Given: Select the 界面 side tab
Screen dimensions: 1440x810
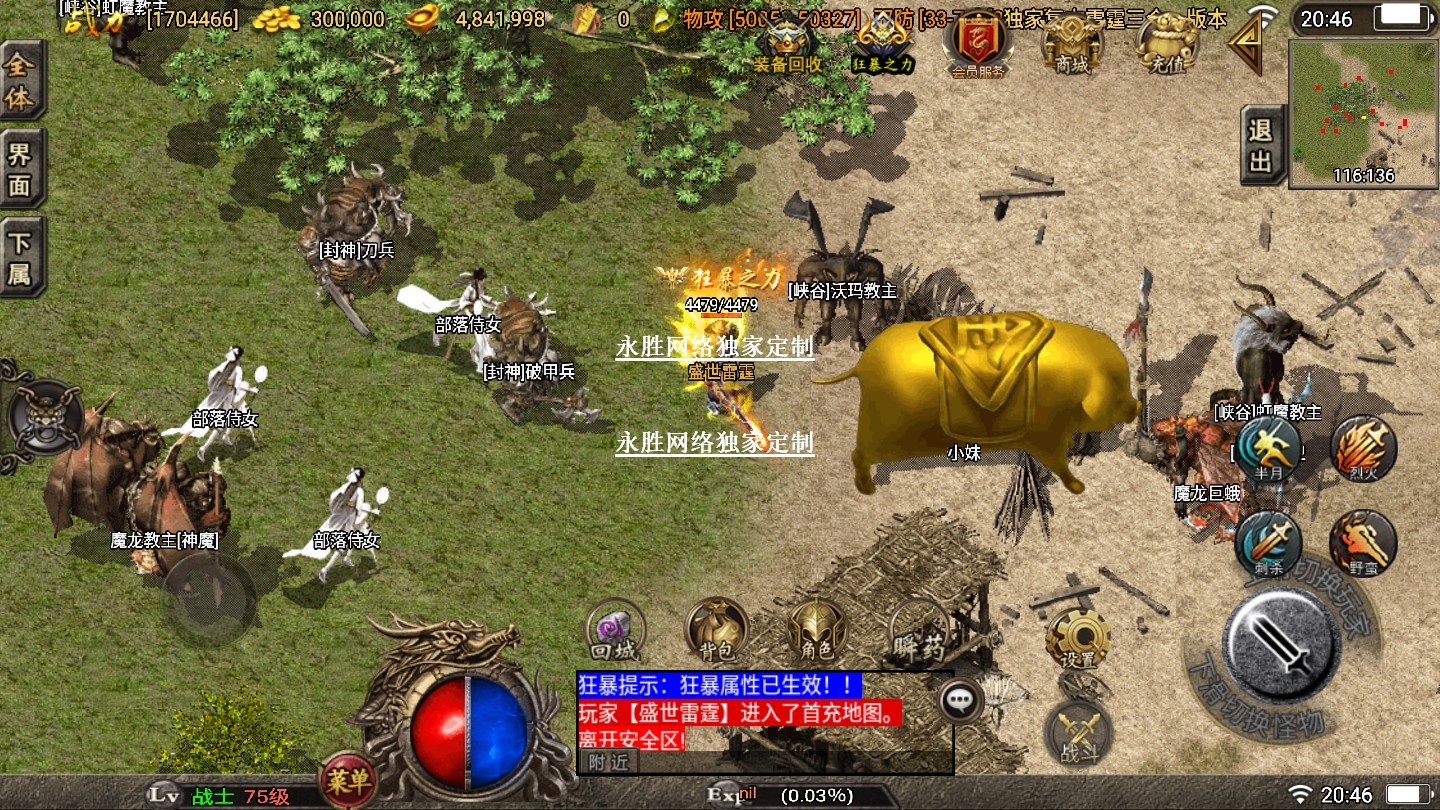Looking at the screenshot, I should 21,169.
